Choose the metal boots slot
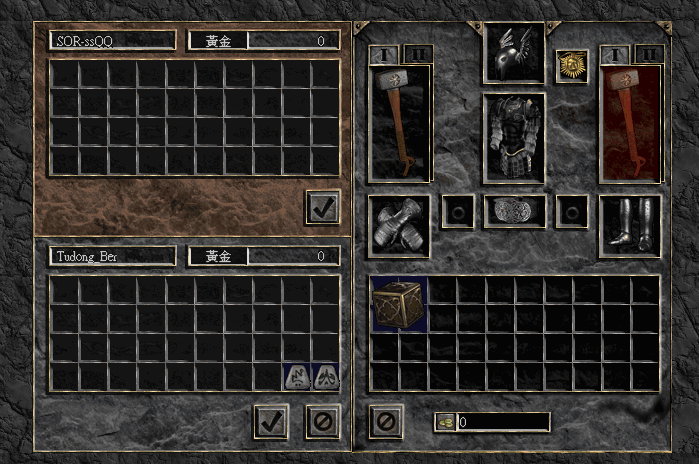Screen dimensions: 699x464 pos(629,225)
